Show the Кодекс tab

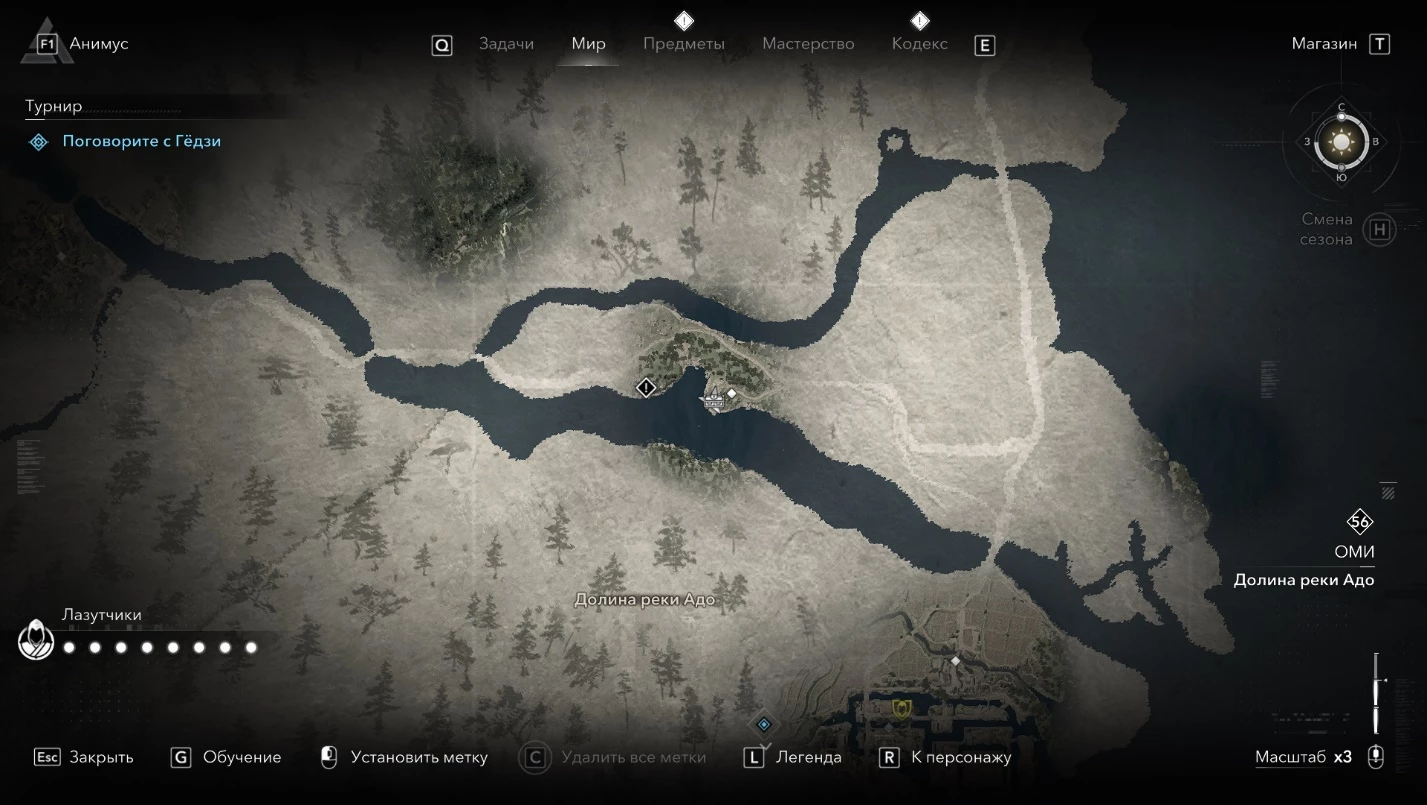(919, 44)
